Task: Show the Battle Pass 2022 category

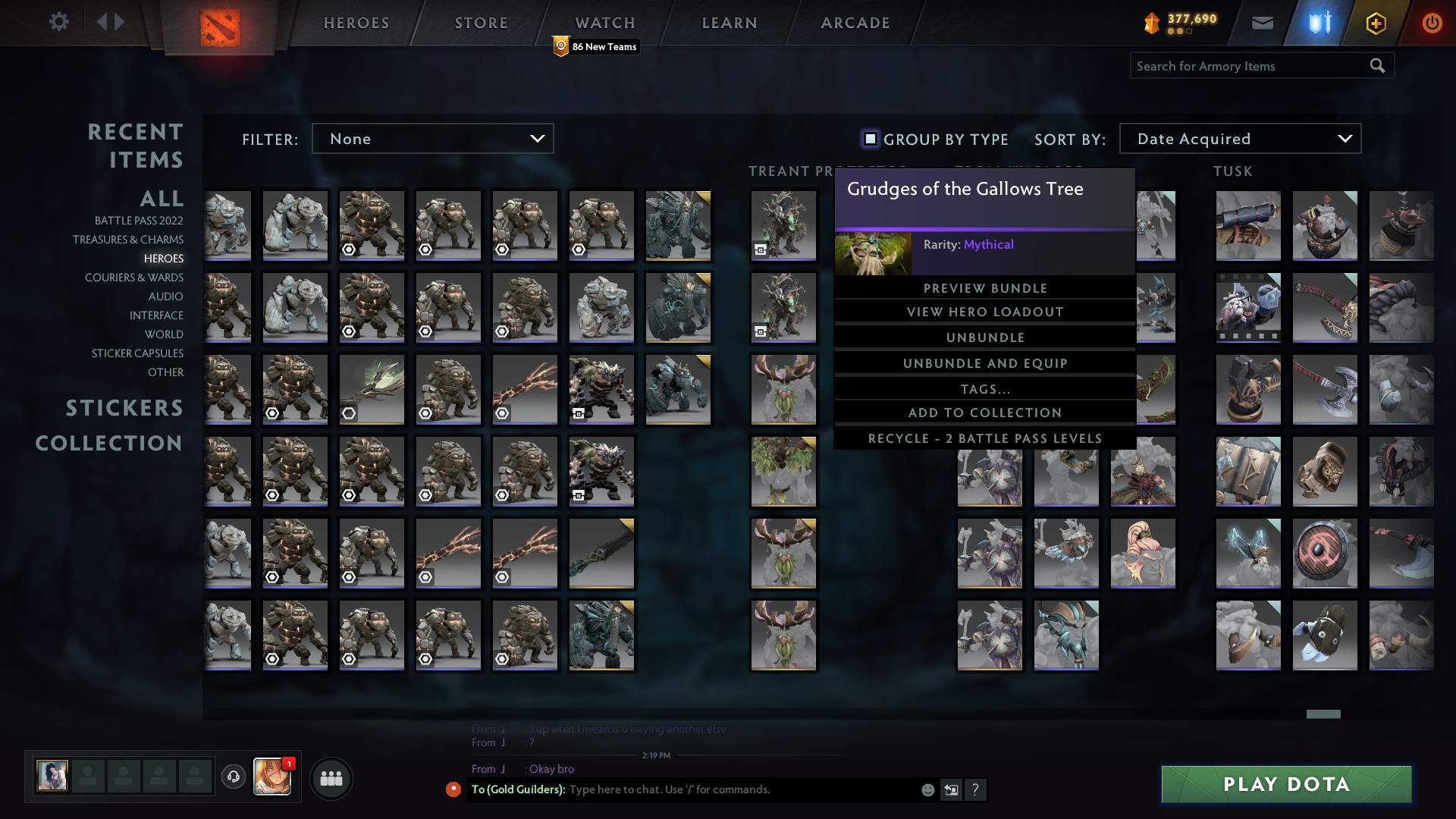Action: pos(139,221)
